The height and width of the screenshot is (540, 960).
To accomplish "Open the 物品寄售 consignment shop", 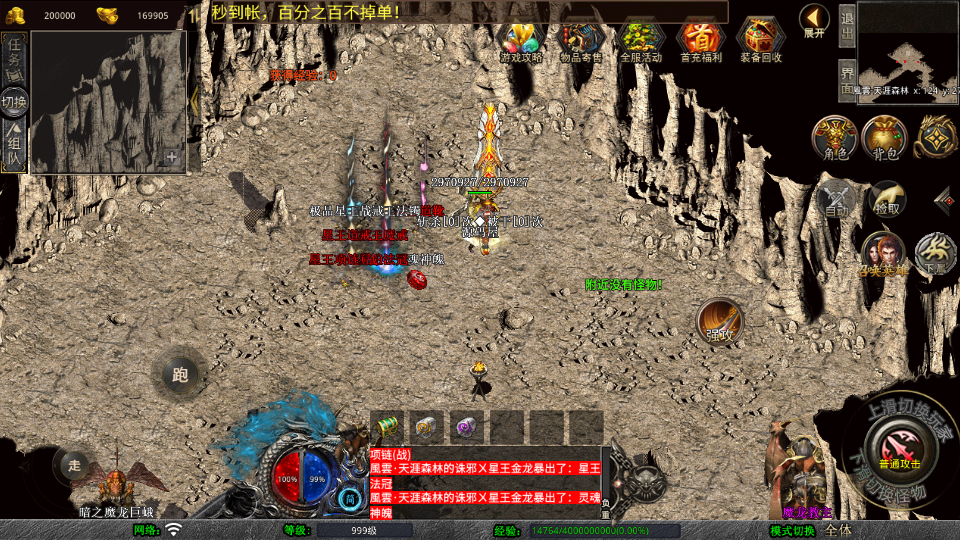I will (581, 40).
